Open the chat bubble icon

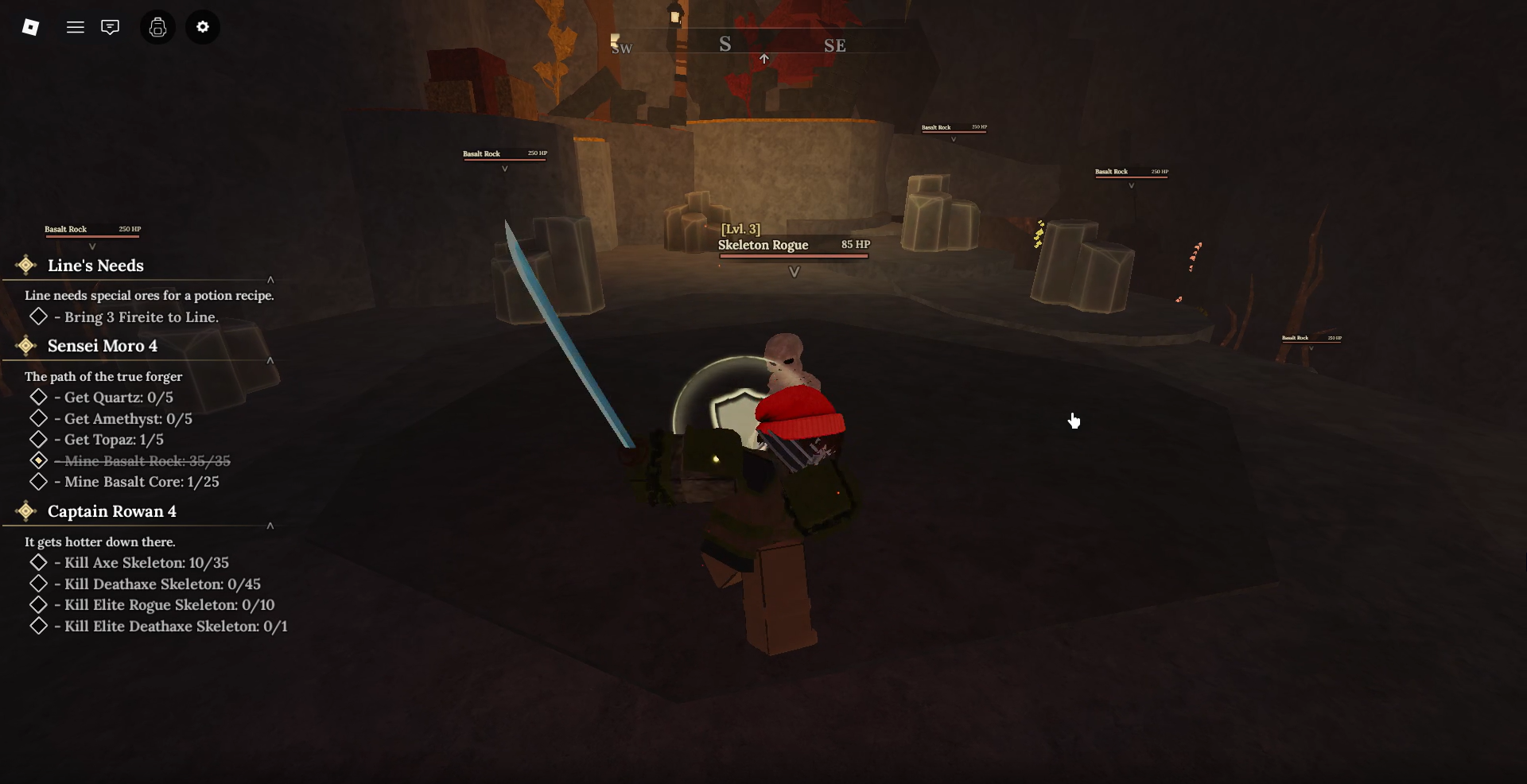click(x=110, y=26)
